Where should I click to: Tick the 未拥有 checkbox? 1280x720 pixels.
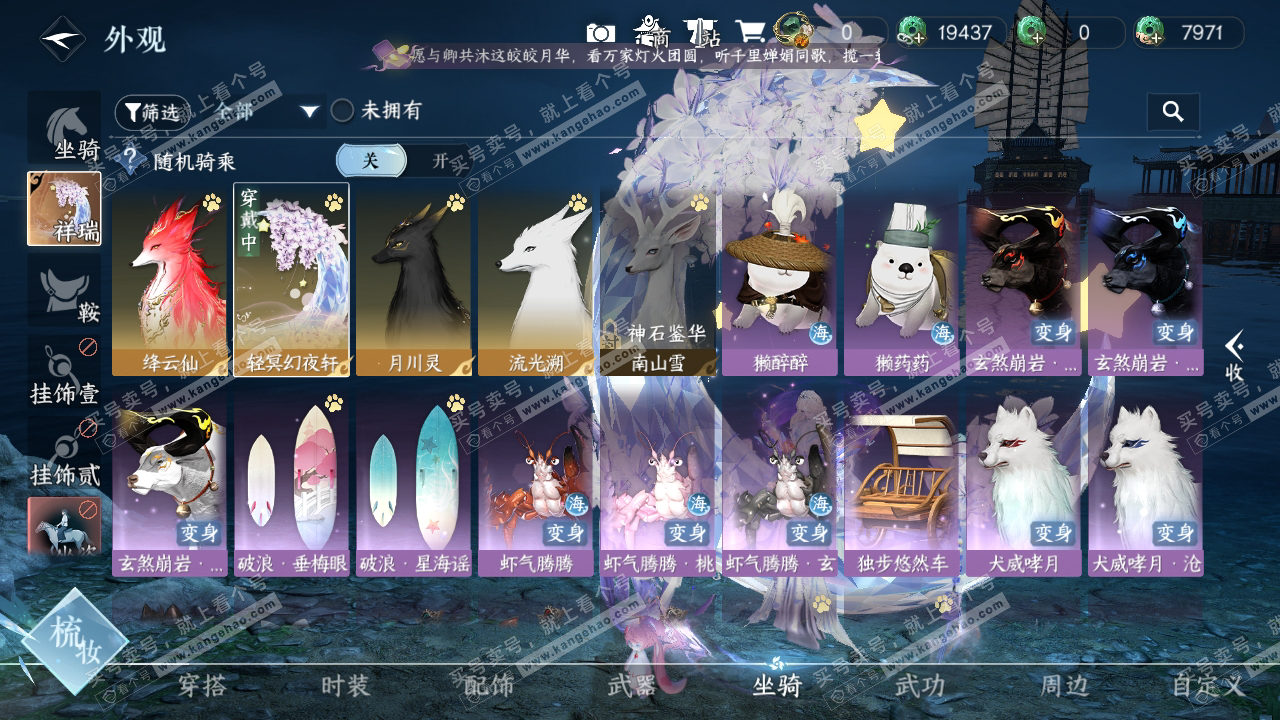click(343, 111)
